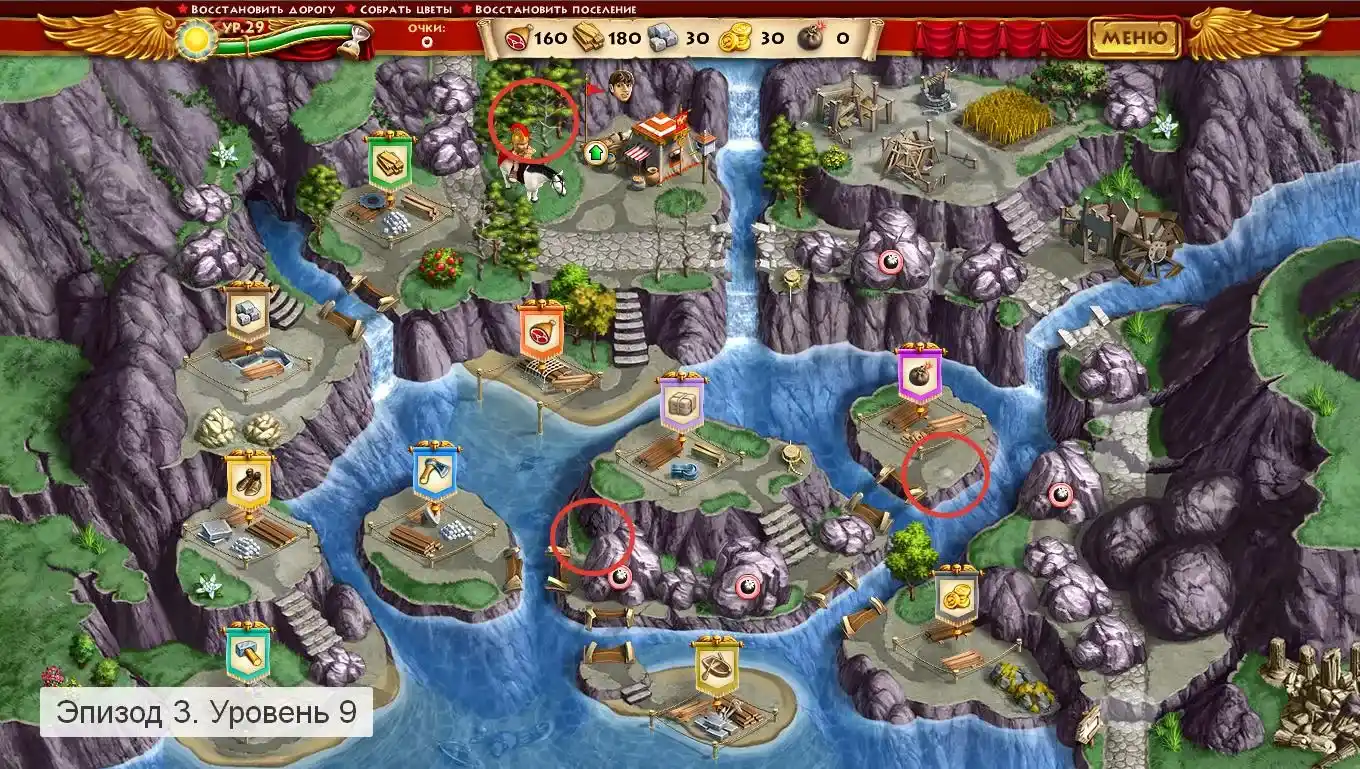Screen dimensions: 1360x769
Task: Open the МЕНЮ button
Action: (x=1134, y=39)
